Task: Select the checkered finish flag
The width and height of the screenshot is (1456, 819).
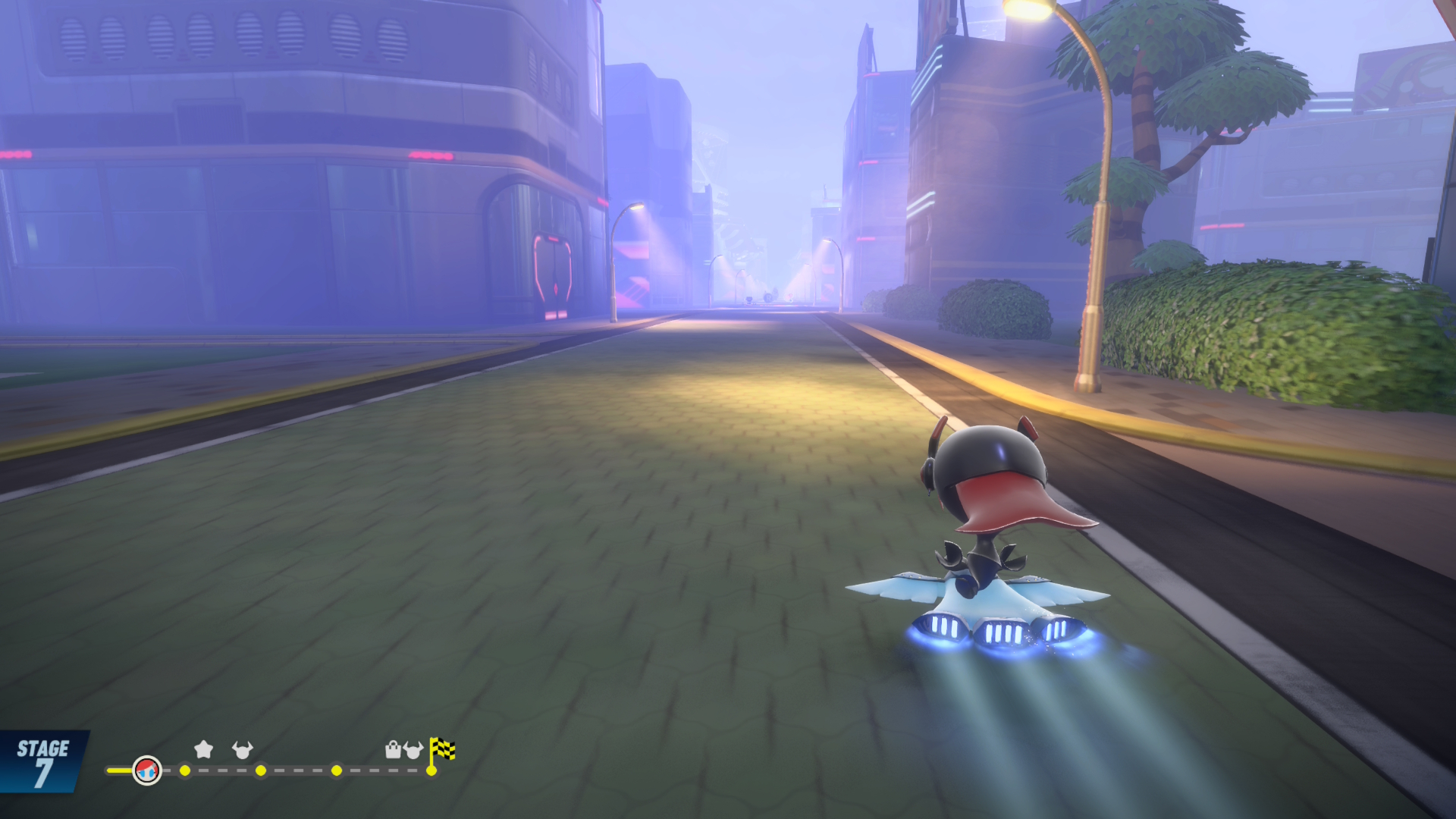Action: coord(442,750)
